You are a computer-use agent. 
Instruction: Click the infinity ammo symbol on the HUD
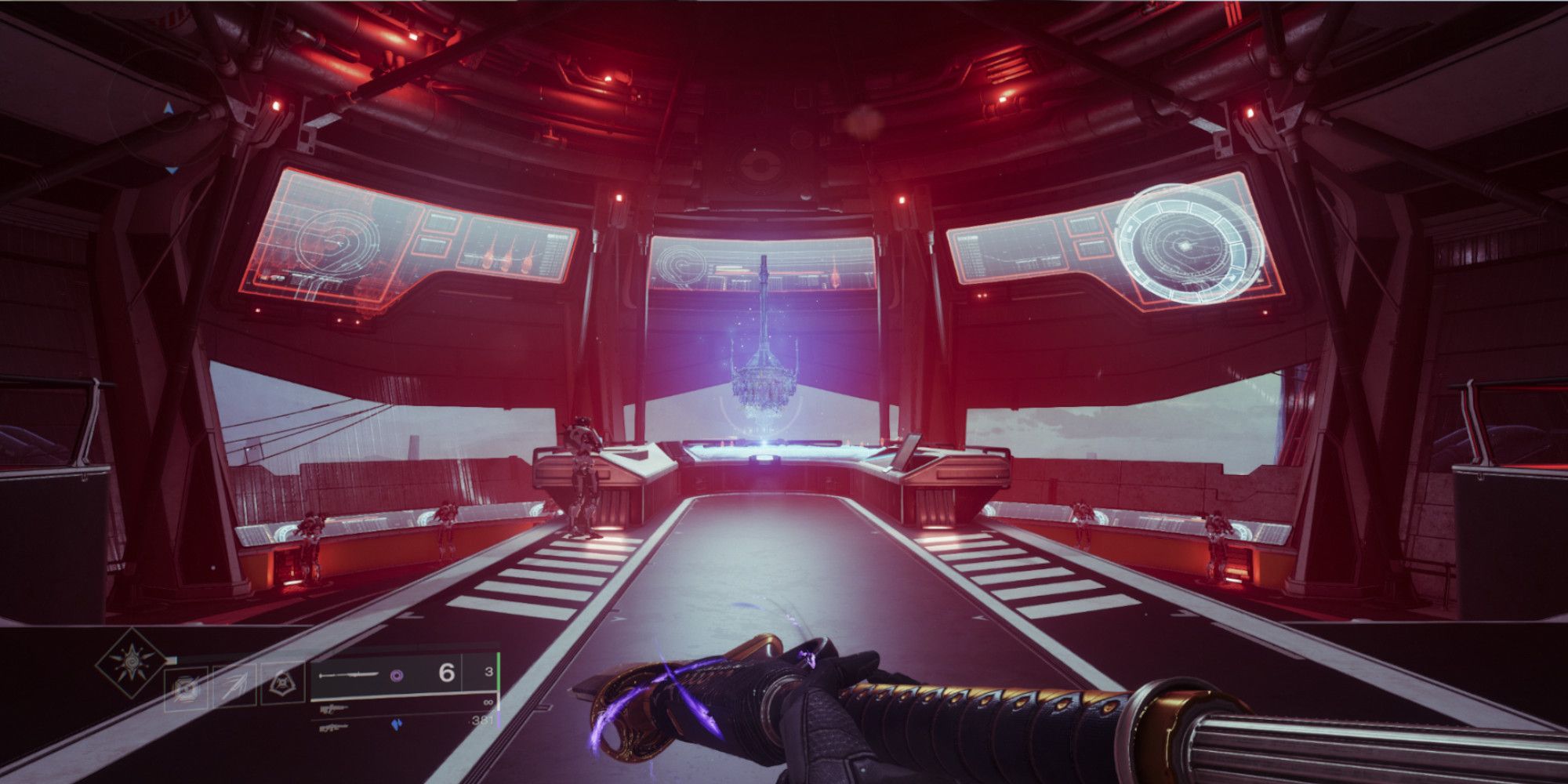pyautogui.click(x=489, y=702)
